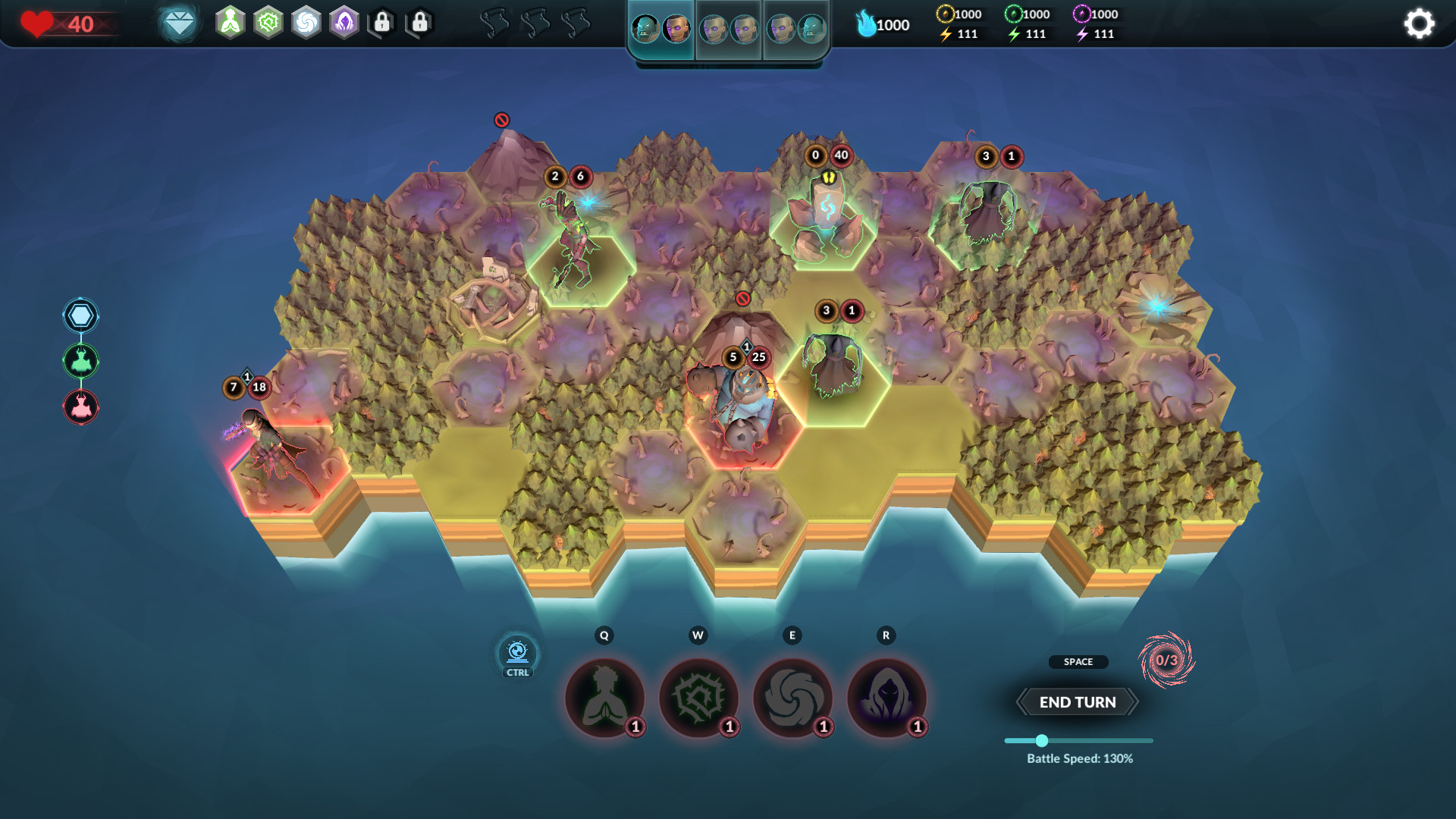The image size is (1456, 819).
Task: Activate the thorny vines ability
Action: pyautogui.click(x=698, y=698)
